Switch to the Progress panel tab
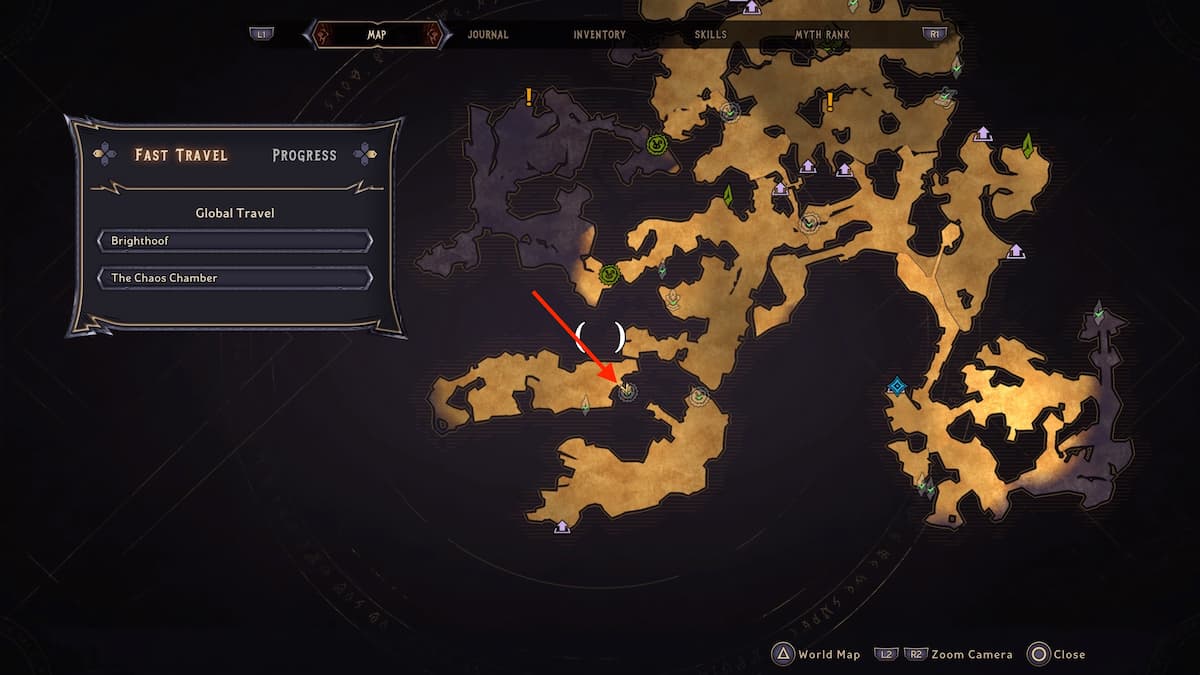Viewport: 1200px width, 675px height. (x=304, y=155)
